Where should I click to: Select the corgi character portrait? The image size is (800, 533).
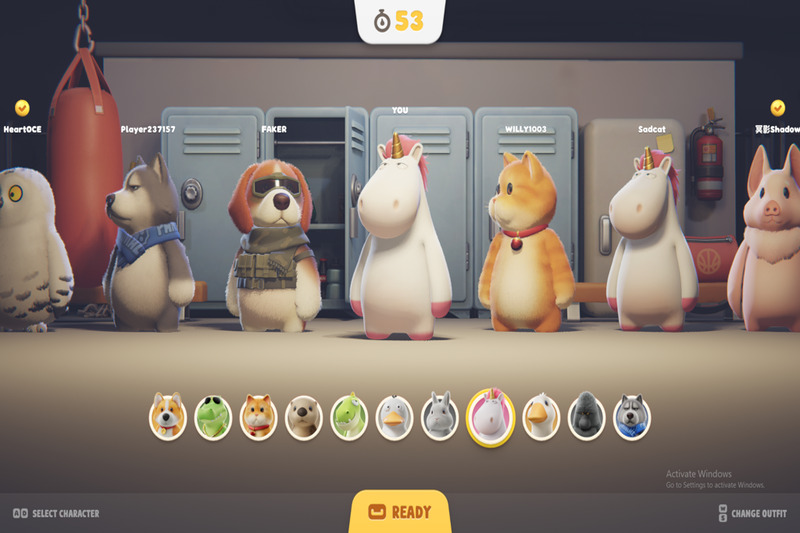point(168,416)
